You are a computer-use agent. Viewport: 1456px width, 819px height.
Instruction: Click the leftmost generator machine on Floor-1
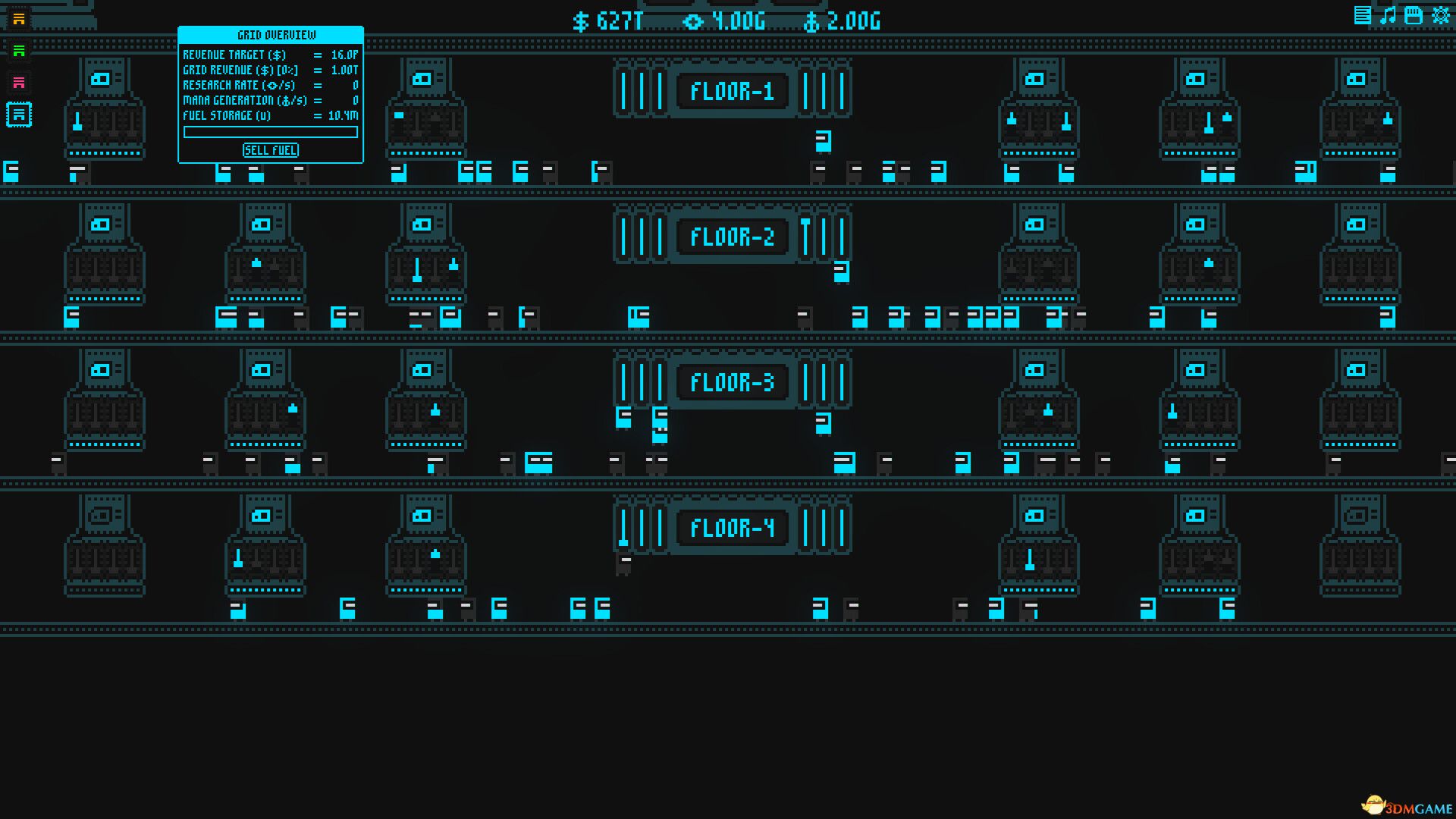[x=104, y=118]
